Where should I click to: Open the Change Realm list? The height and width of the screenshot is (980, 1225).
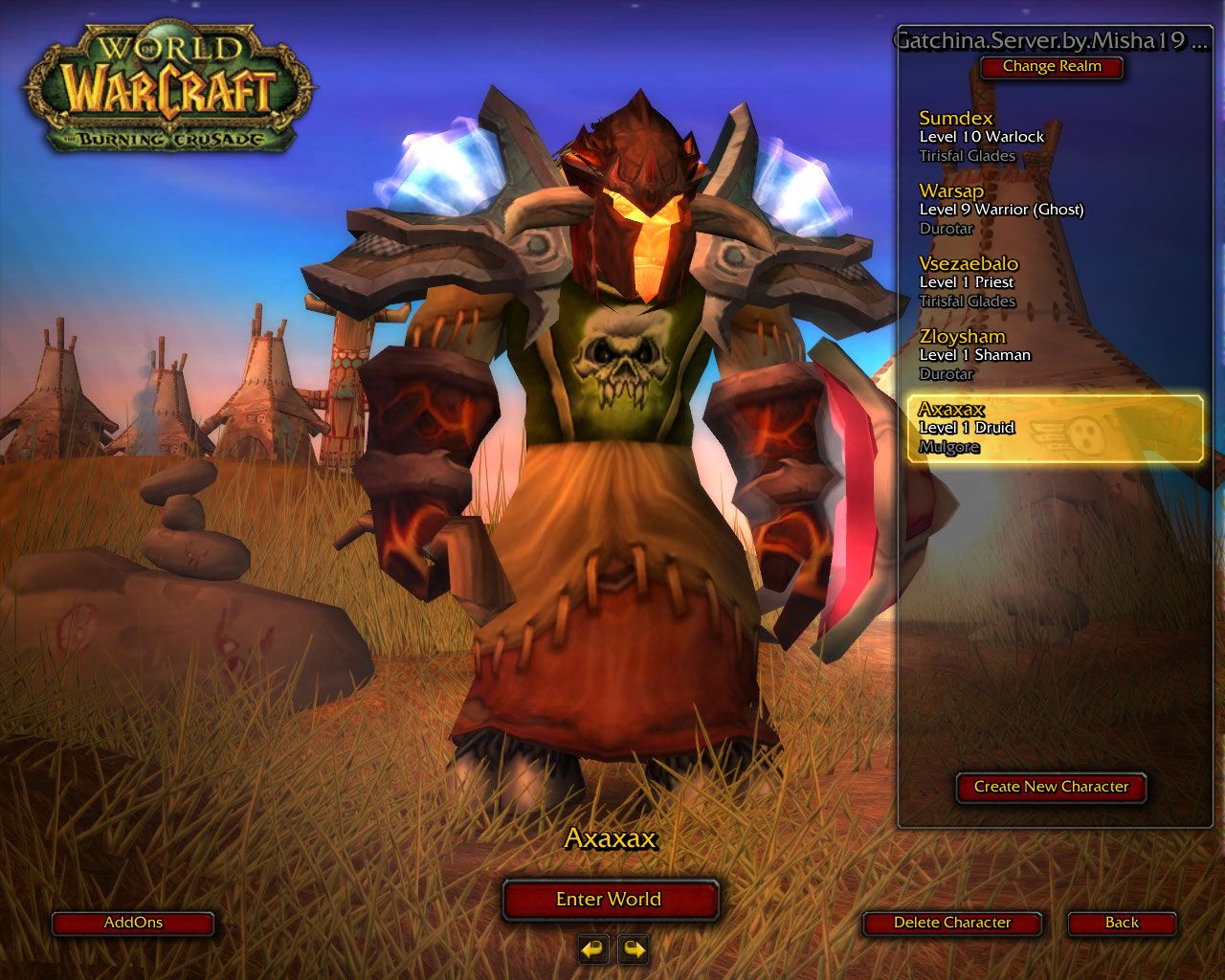pos(1052,67)
